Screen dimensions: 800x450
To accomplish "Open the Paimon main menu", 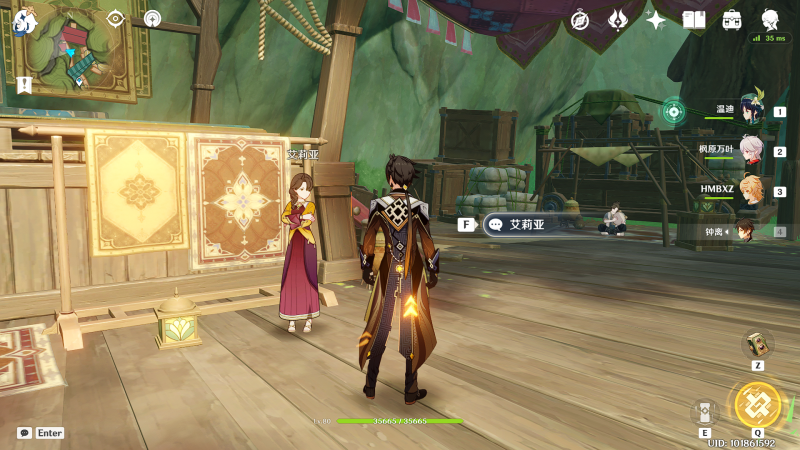I will pos(24,20).
